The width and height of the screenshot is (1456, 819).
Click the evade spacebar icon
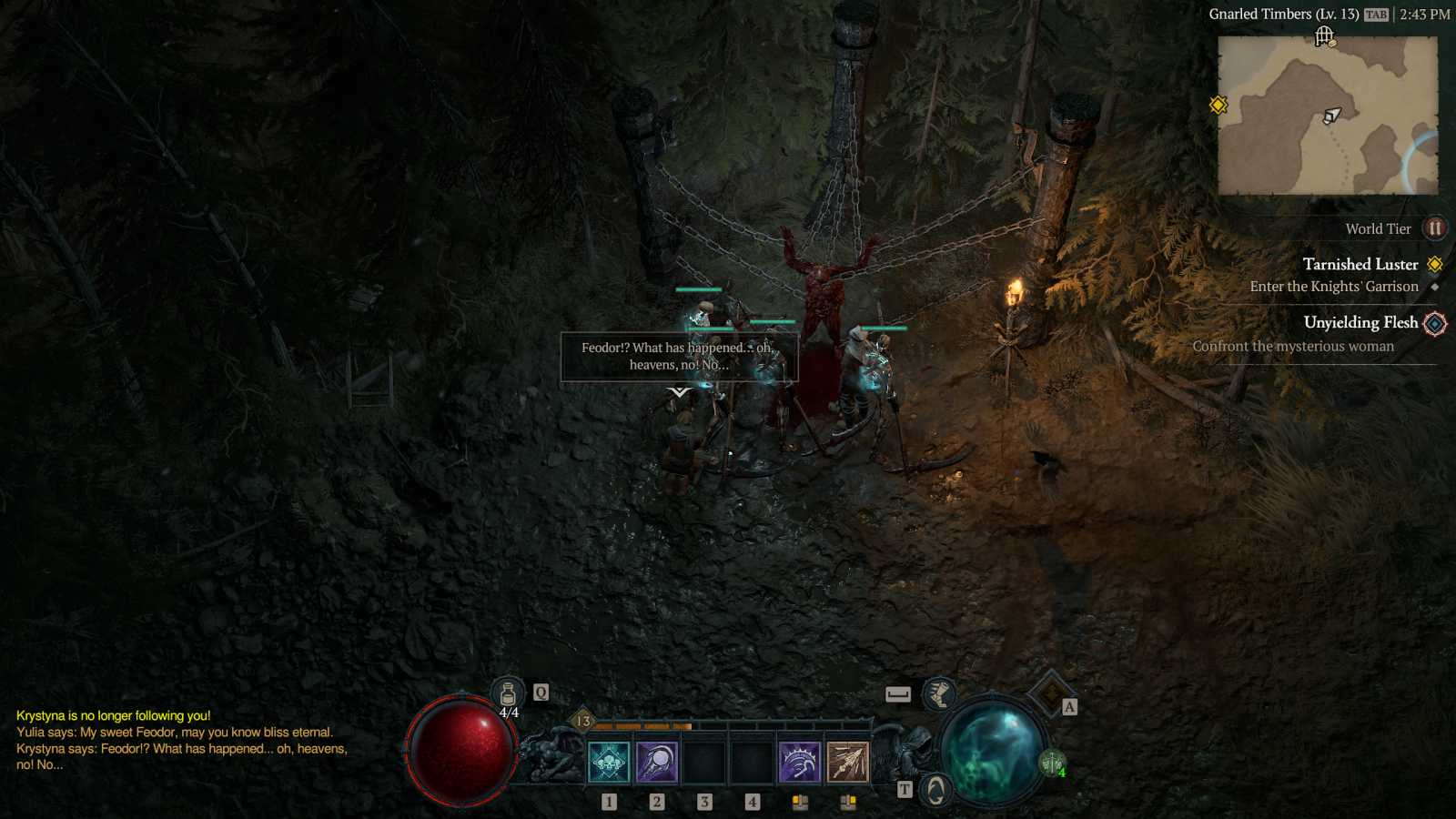point(899,693)
